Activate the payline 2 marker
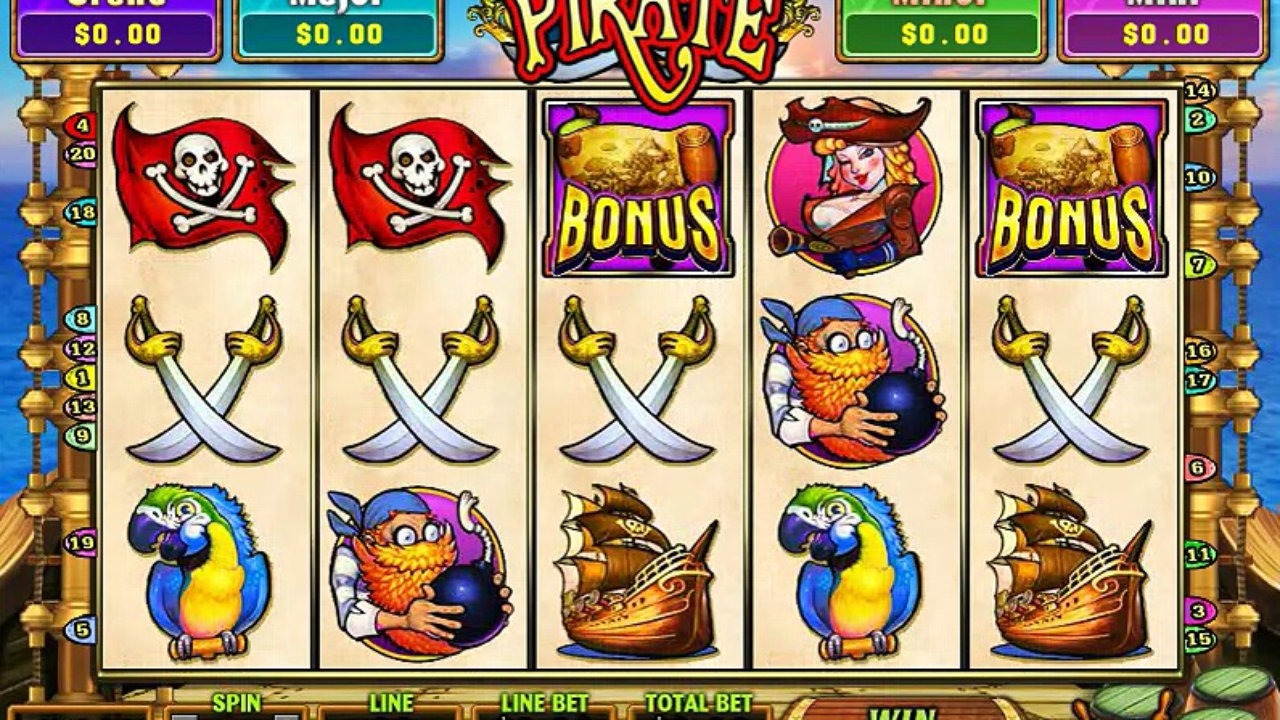Image resolution: width=1280 pixels, height=720 pixels. point(1199,120)
